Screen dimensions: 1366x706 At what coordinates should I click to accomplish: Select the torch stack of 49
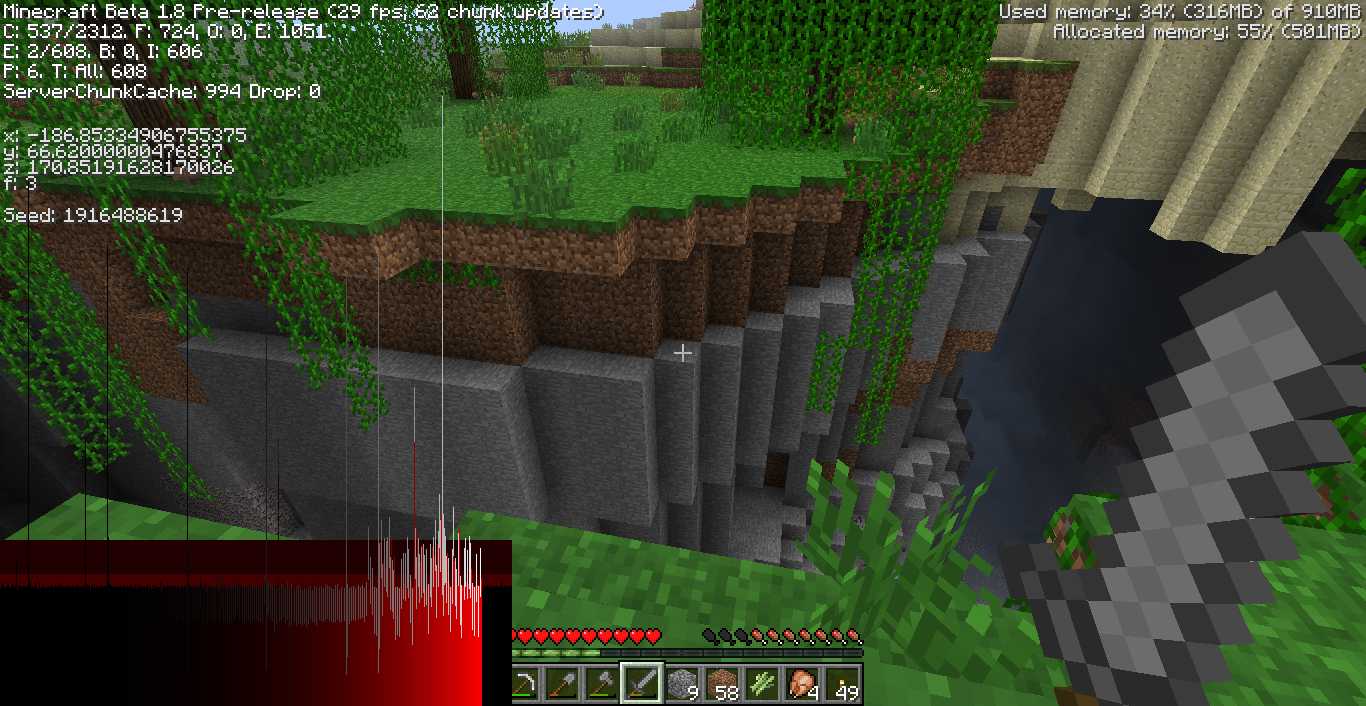click(842, 684)
